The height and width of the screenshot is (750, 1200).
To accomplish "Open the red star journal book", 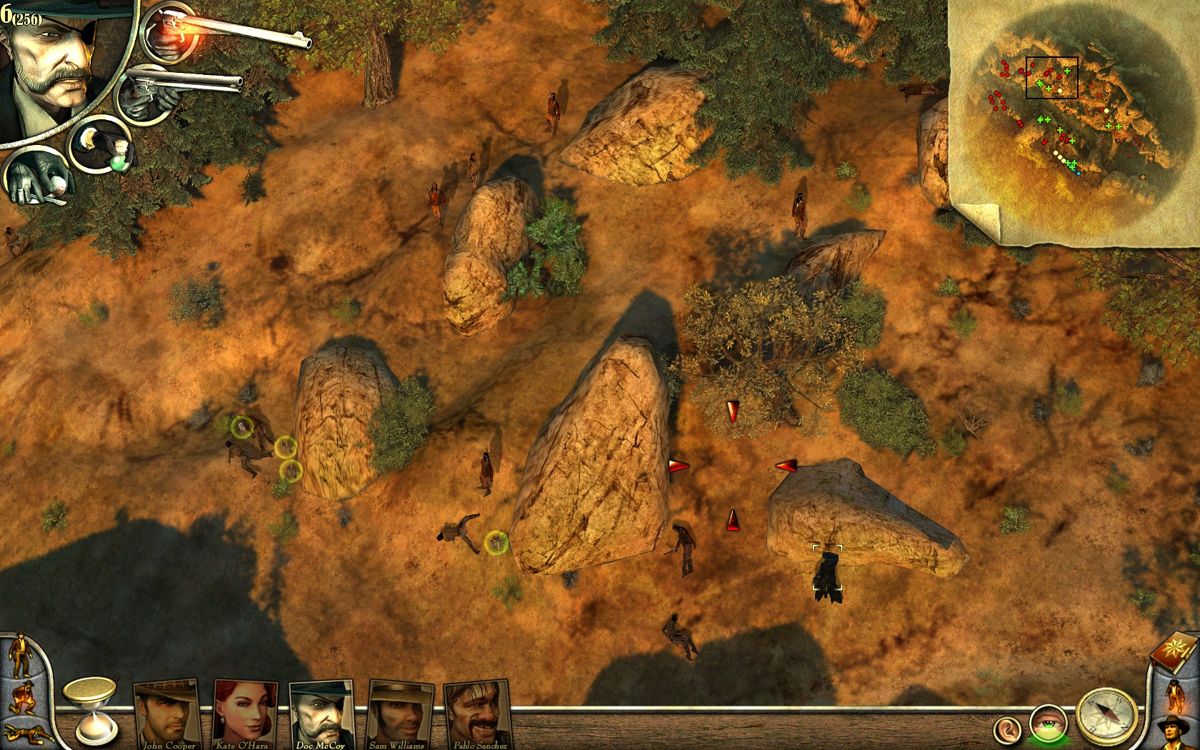I will 1173,653.
